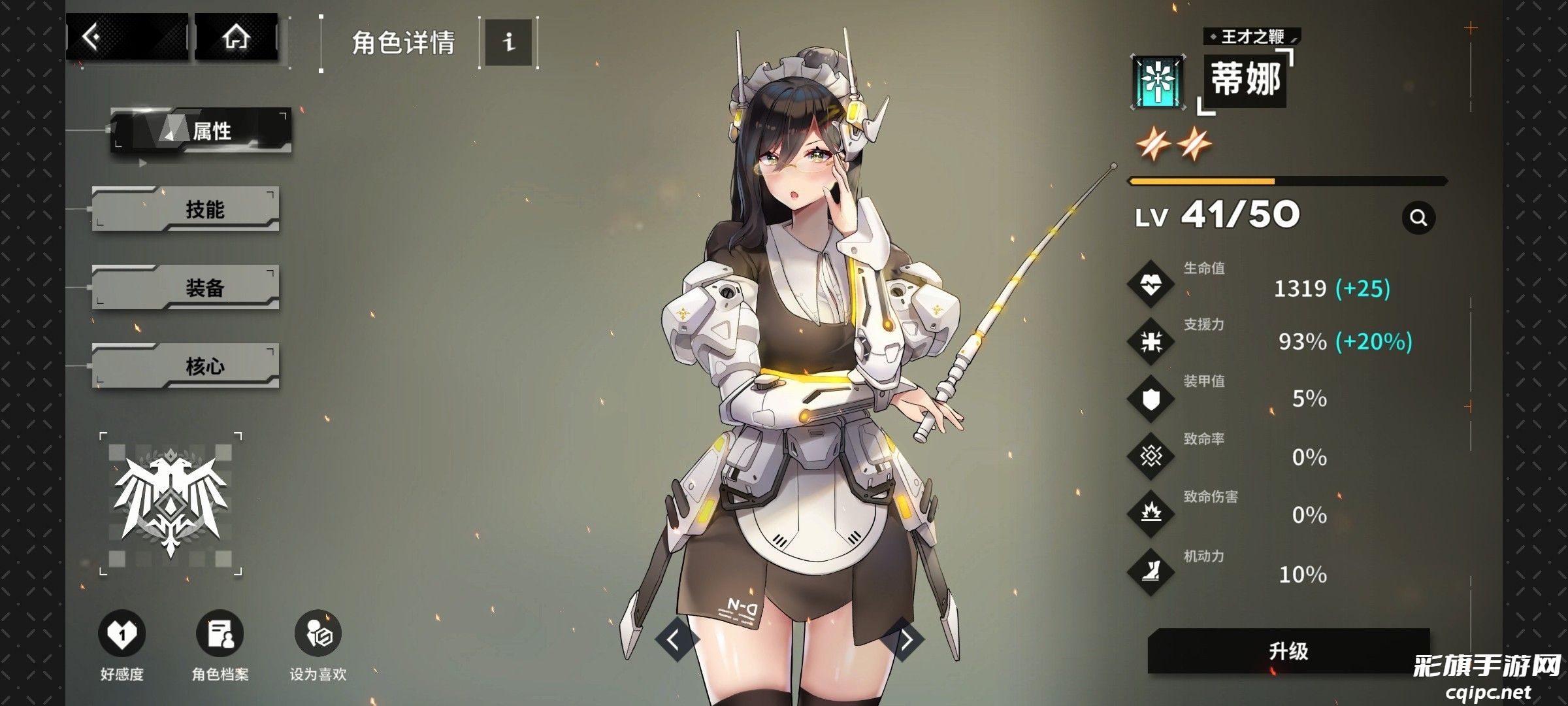Toggle 设为喜欢 favorite for this character
The image size is (1568, 706).
(318, 633)
